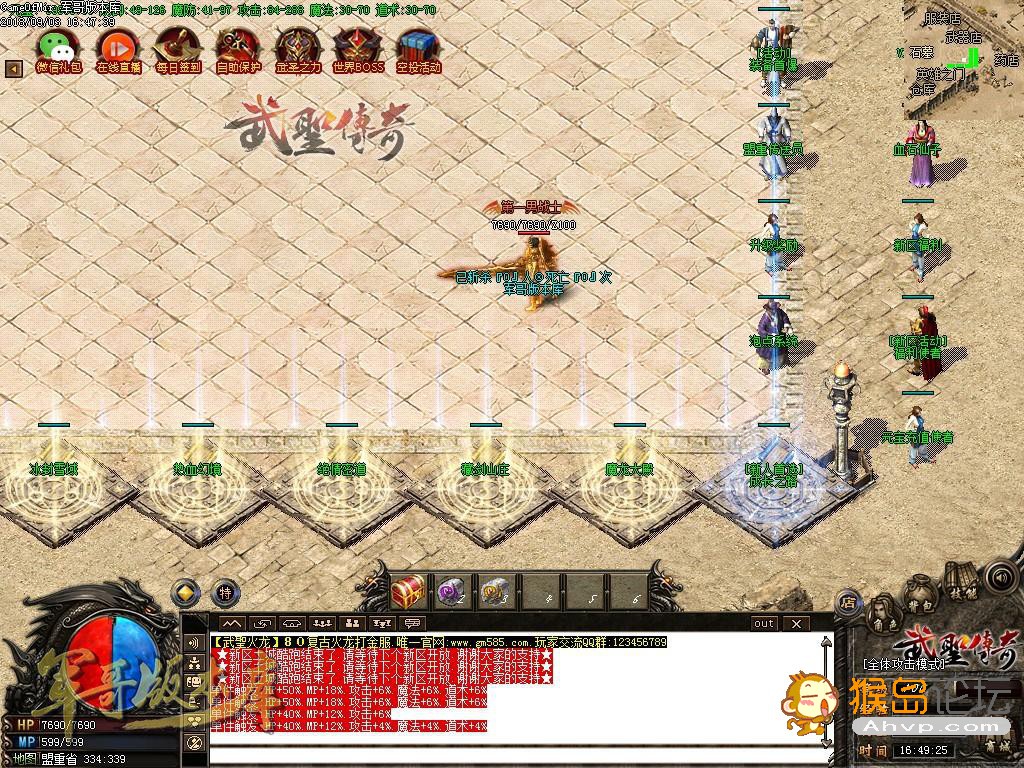Open the 每日签到 daily sign-in icon
The width and height of the screenshot is (1024, 768).
point(178,48)
